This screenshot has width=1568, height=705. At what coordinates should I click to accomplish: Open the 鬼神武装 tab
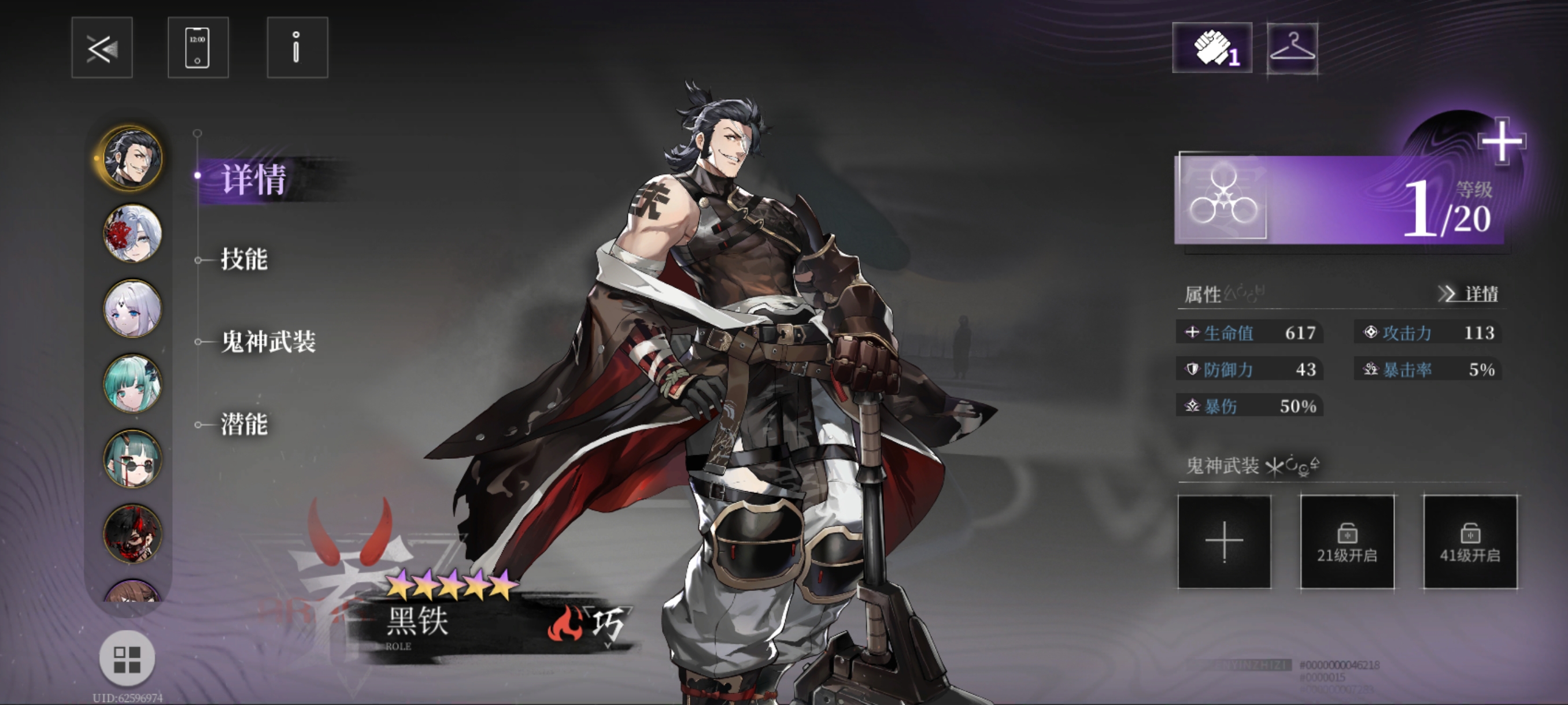click(268, 342)
